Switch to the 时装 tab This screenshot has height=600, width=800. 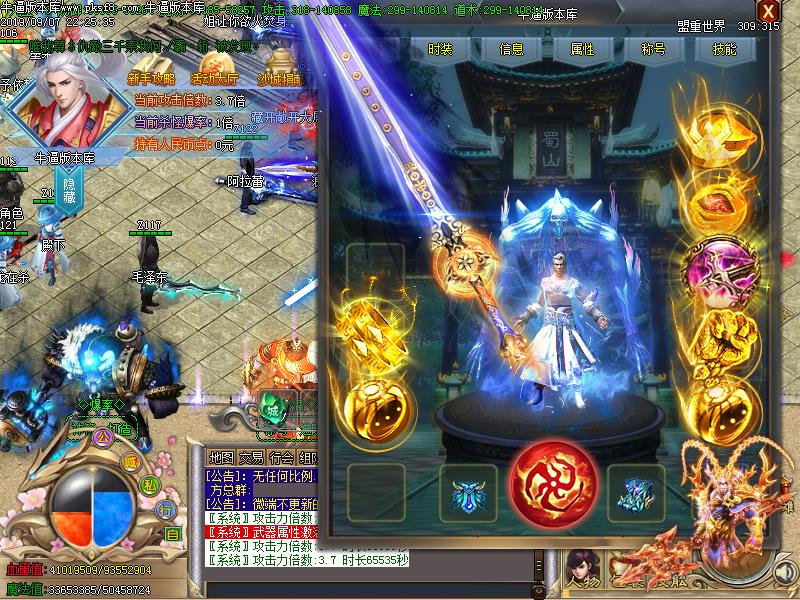[x=440, y=49]
